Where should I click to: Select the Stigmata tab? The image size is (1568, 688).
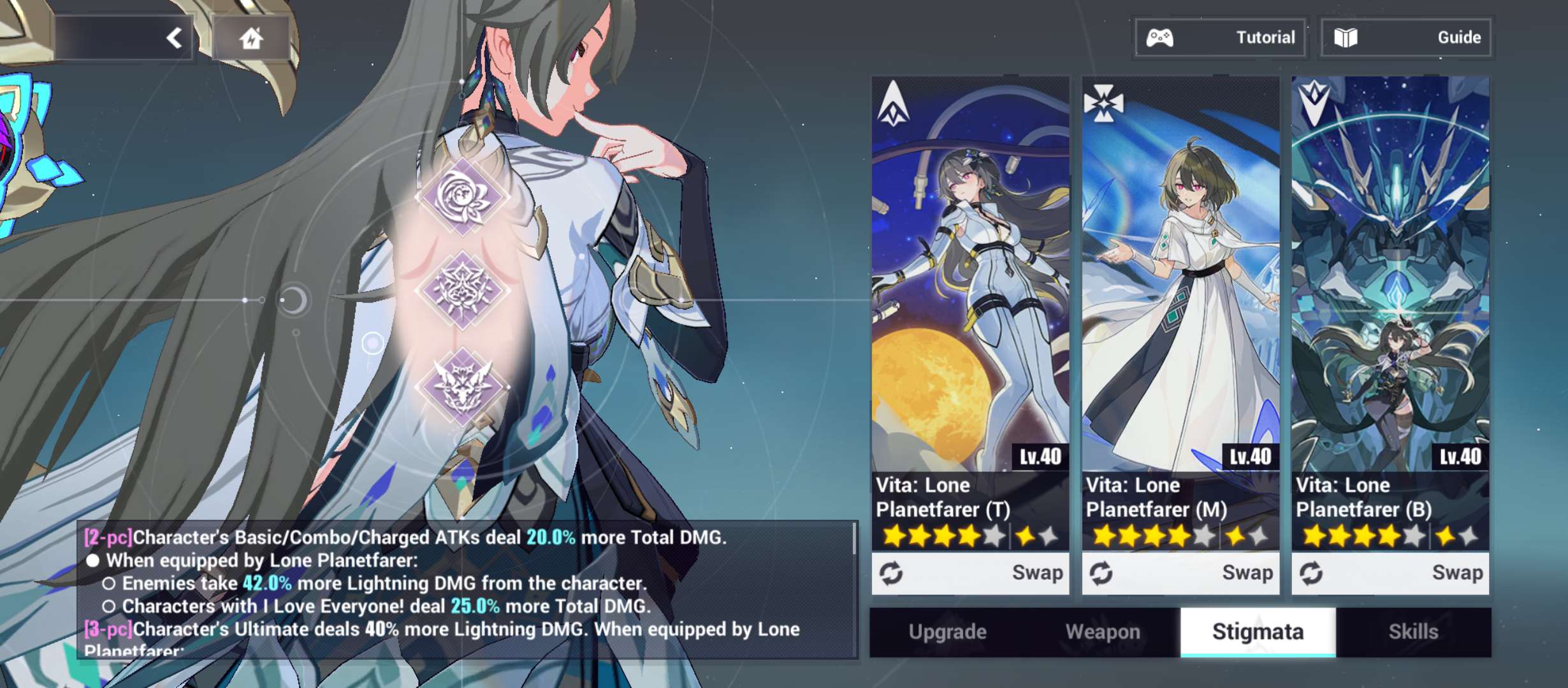click(x=1258, y=631)
